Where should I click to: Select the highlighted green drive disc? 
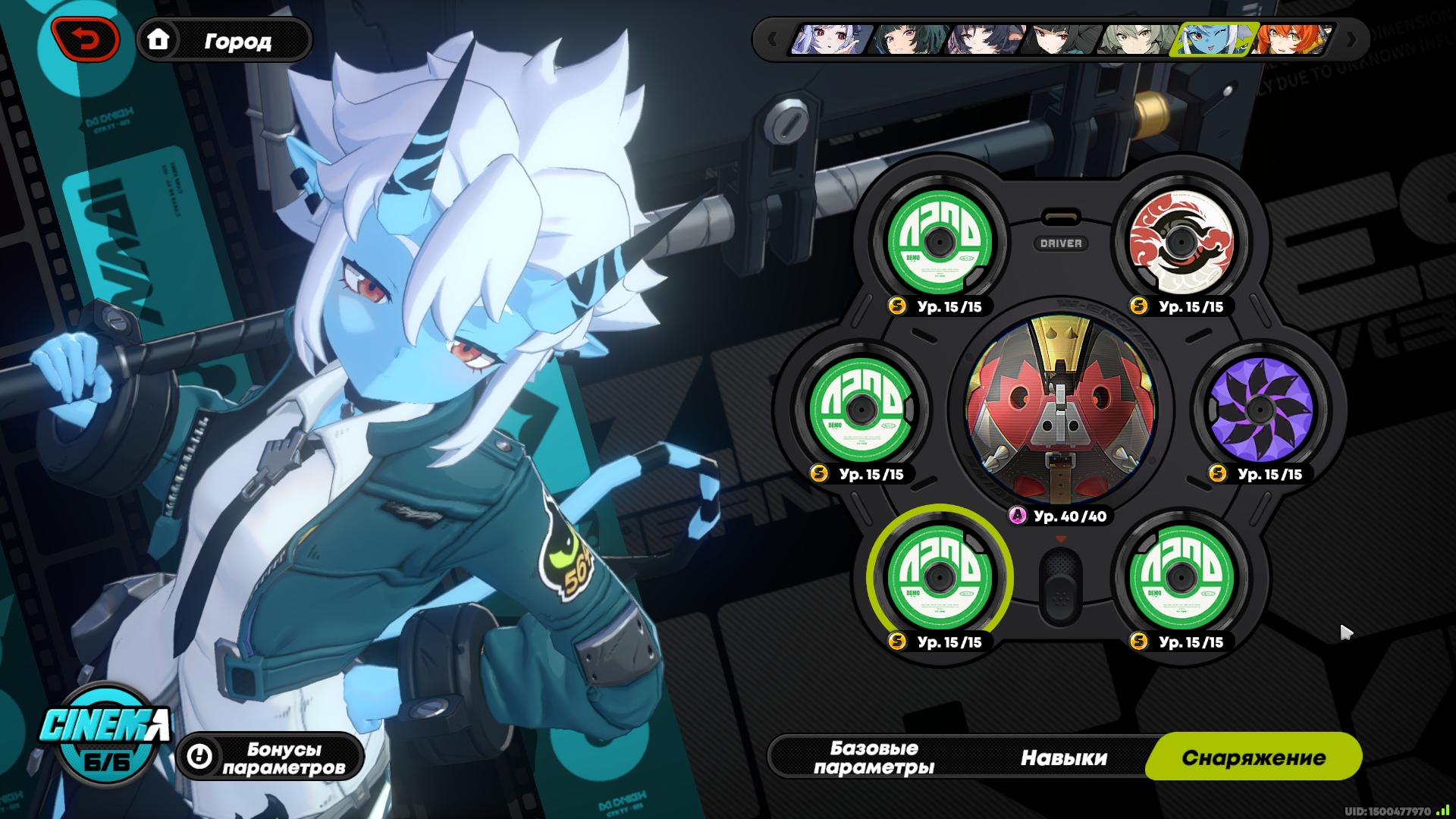(940, 578)
